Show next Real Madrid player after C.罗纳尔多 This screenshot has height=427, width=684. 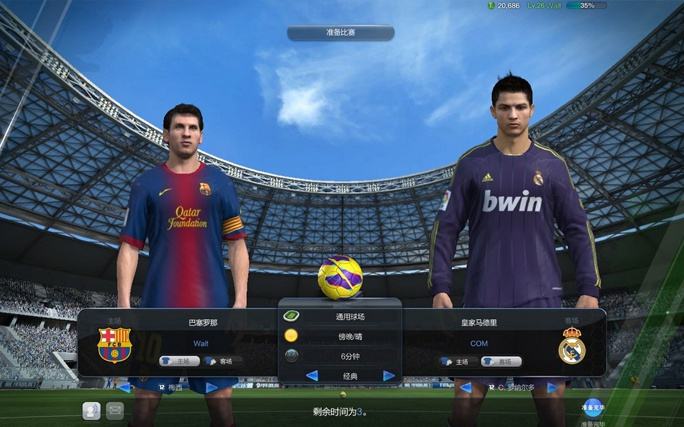(x=552, y=387)
